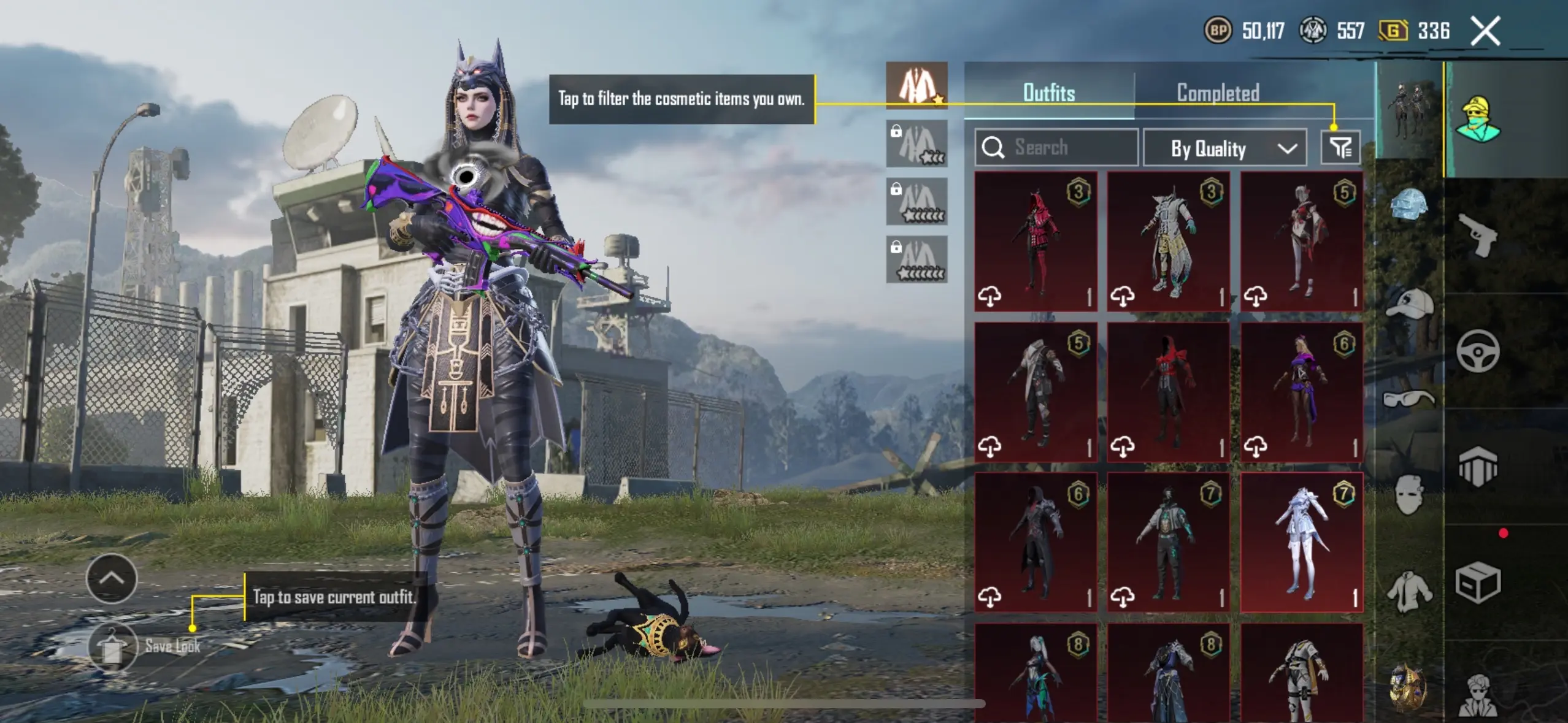Screen dimensions: 1568x723
Task: Click the outfit Search field
Action: coord(1056,148)
